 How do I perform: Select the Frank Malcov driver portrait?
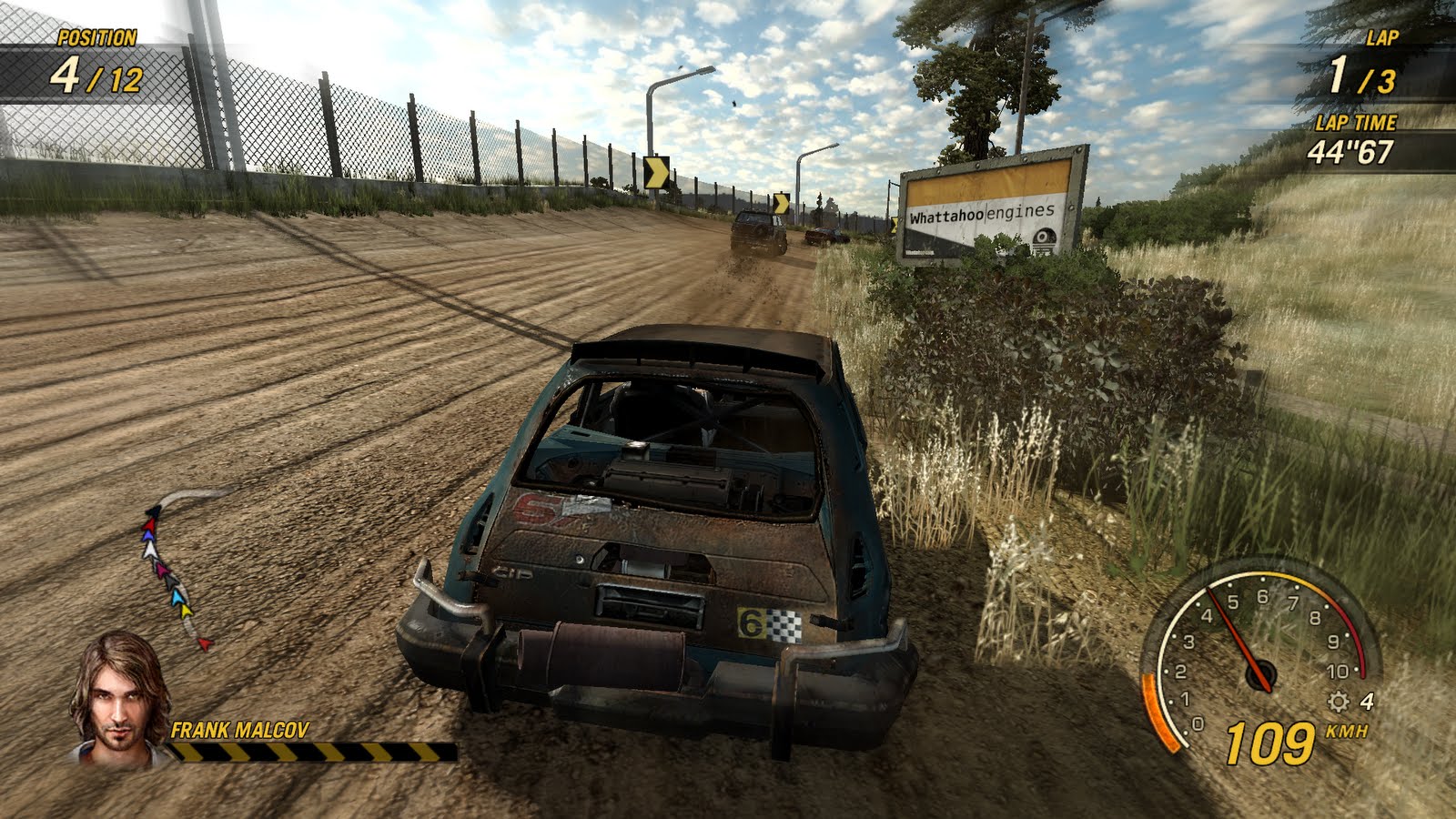[x=119, y=697]
